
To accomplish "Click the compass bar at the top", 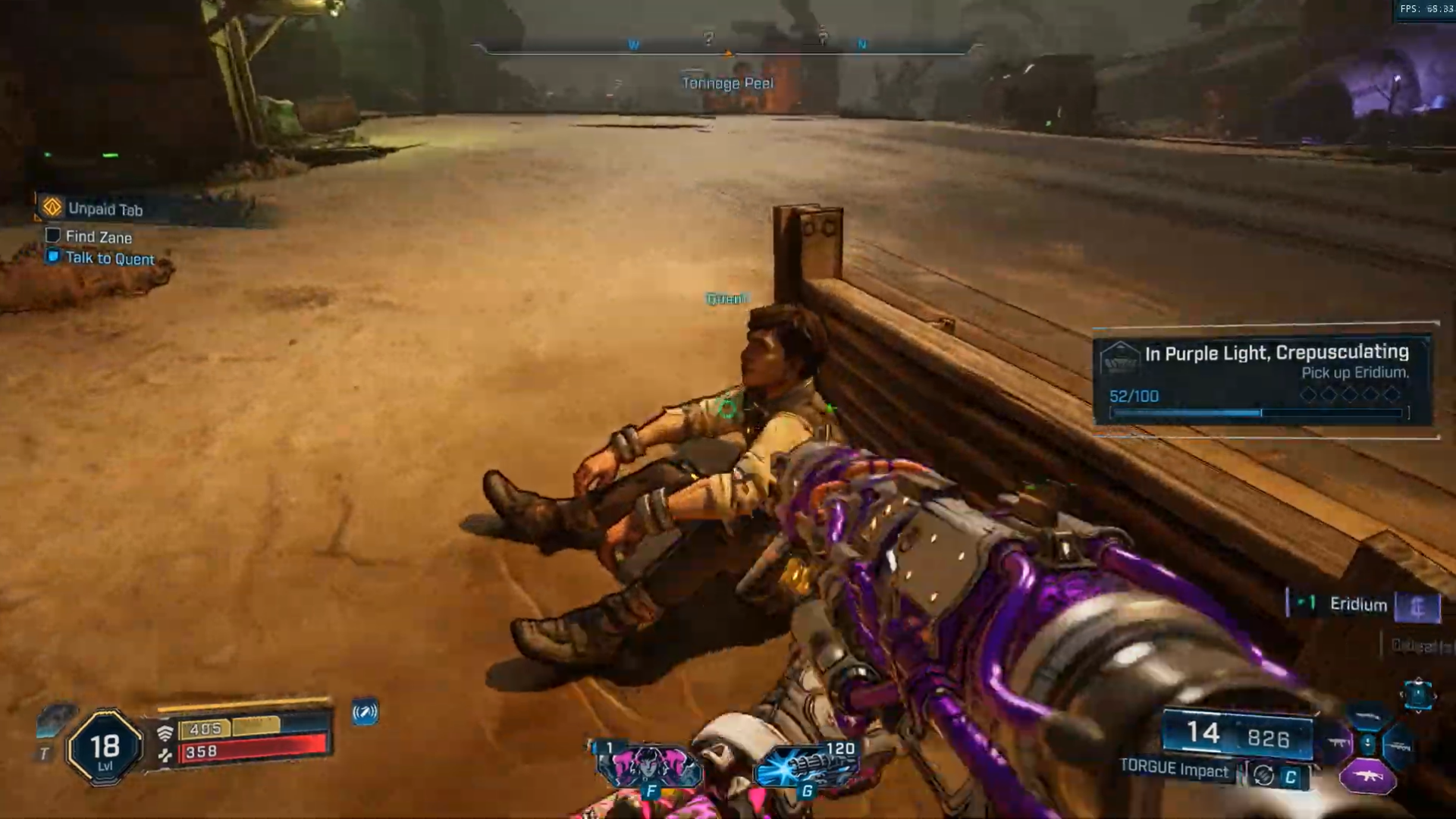I will click(x=726, y=48).
